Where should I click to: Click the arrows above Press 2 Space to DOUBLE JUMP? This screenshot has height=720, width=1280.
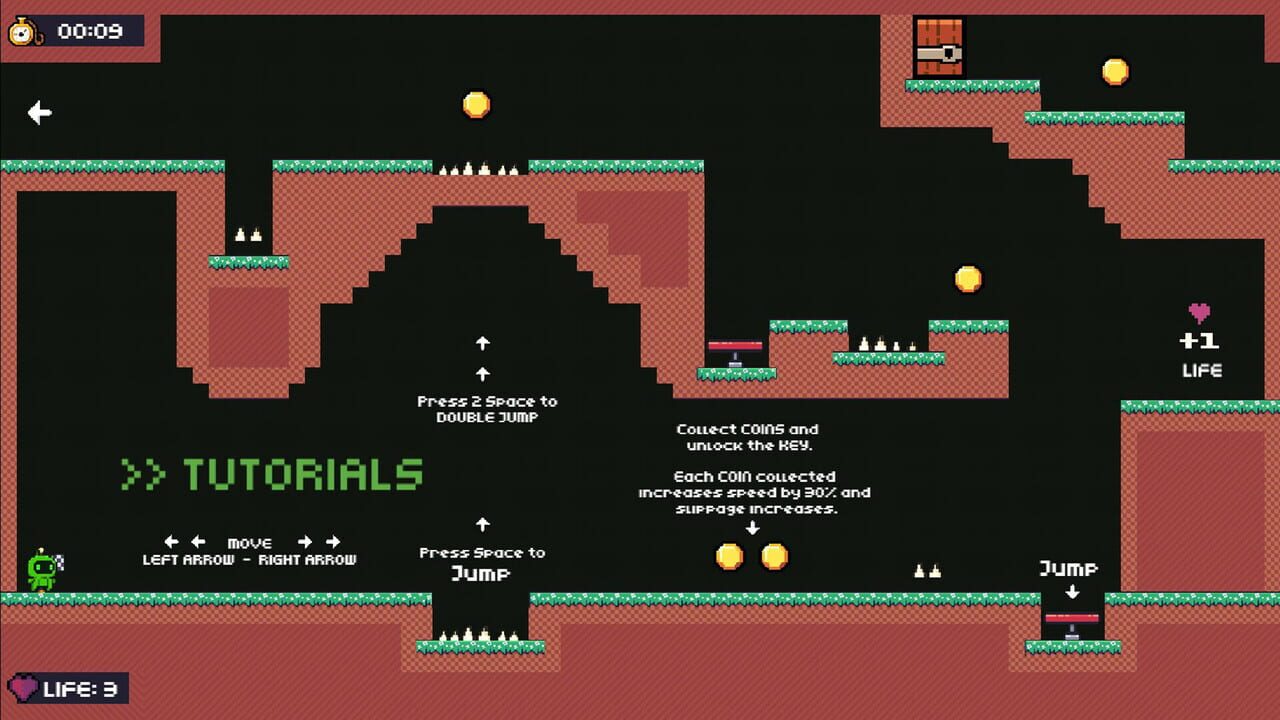point(484,357)
